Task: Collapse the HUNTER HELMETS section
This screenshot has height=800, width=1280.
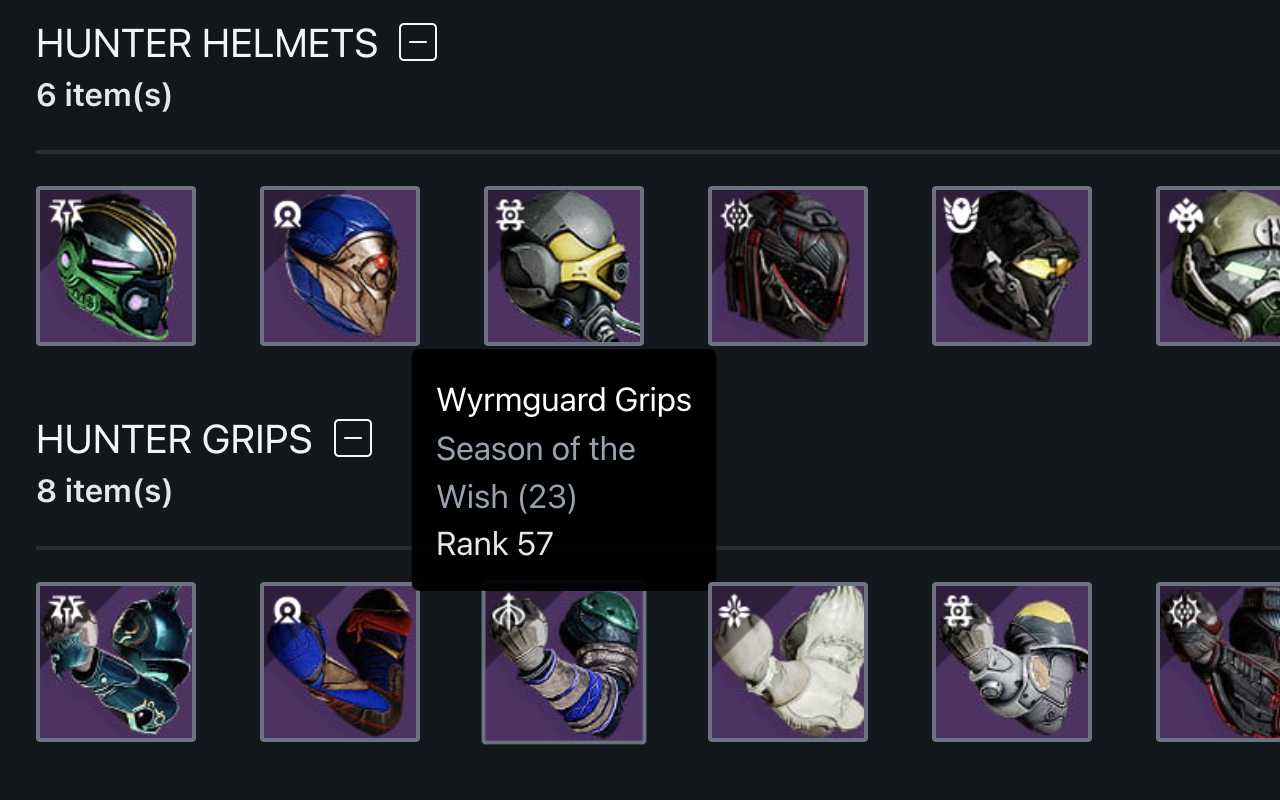Action: coord(416,41)
